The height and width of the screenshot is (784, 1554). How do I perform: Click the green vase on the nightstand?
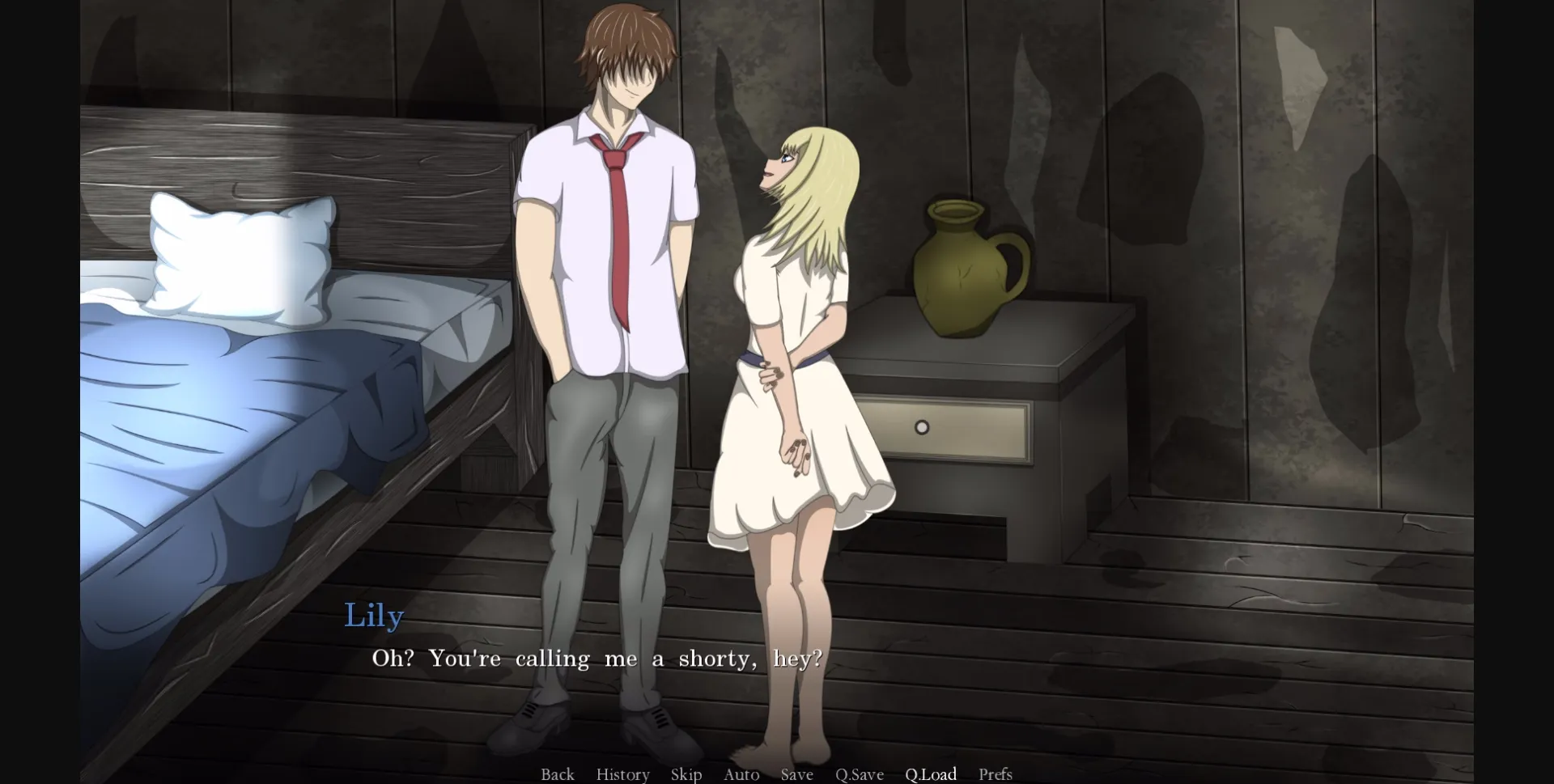(x=963, y=267)
